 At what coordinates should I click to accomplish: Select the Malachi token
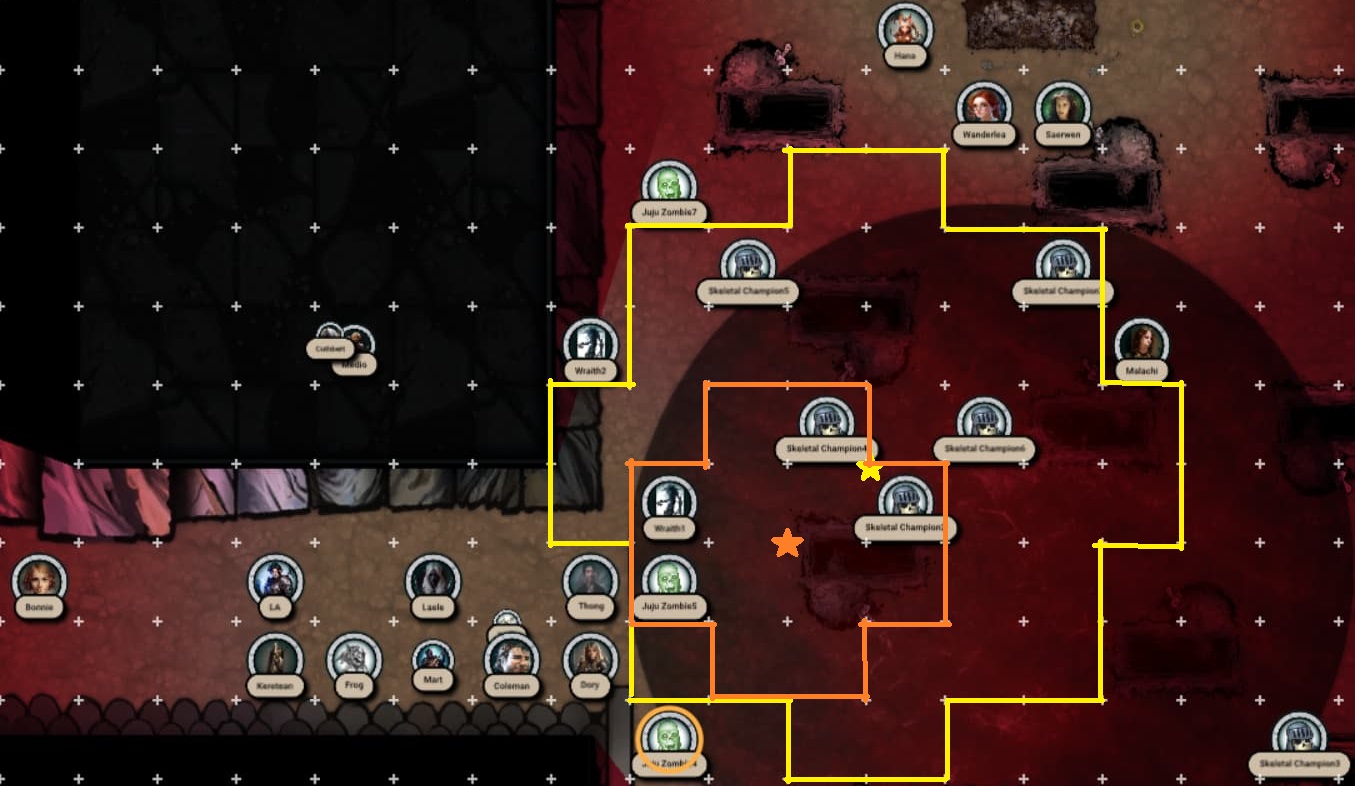click(x=1141, y=344)
